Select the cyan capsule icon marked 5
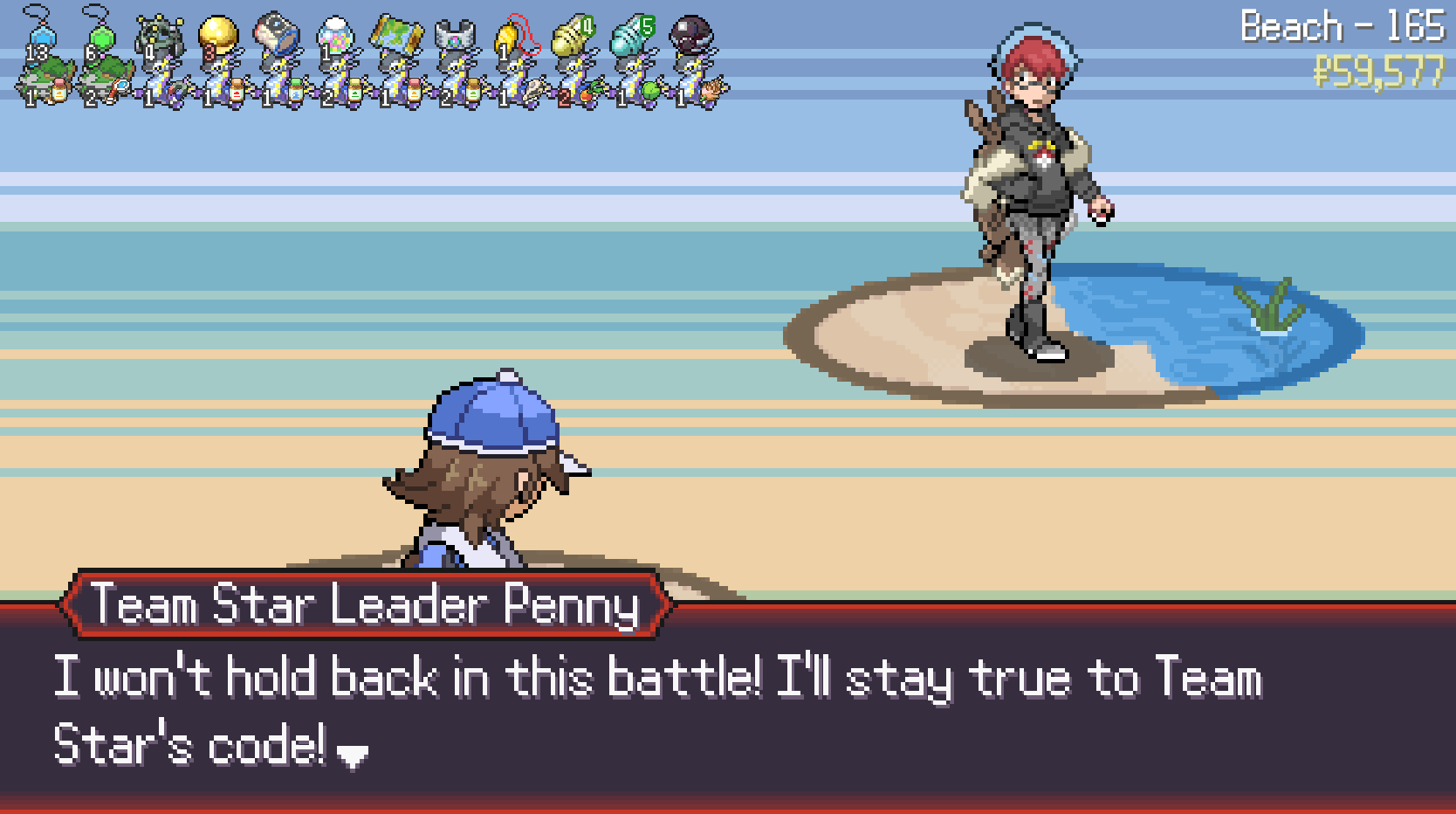The image size is (1456, 814). [x=632, y=37]
